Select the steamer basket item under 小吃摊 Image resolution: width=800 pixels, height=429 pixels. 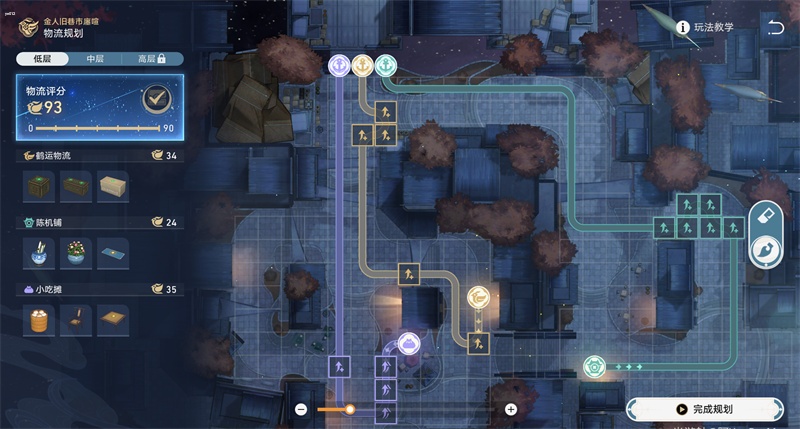click(x=40, y=318)
